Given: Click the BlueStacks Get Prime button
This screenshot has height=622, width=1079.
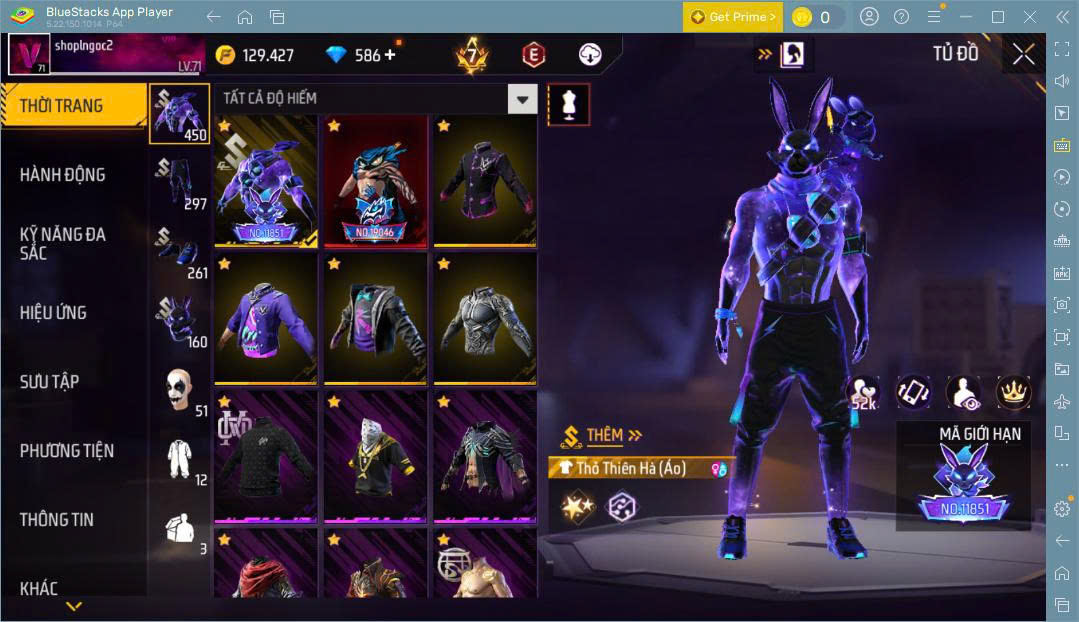Looking at the screenshot, I should point(733,17).
